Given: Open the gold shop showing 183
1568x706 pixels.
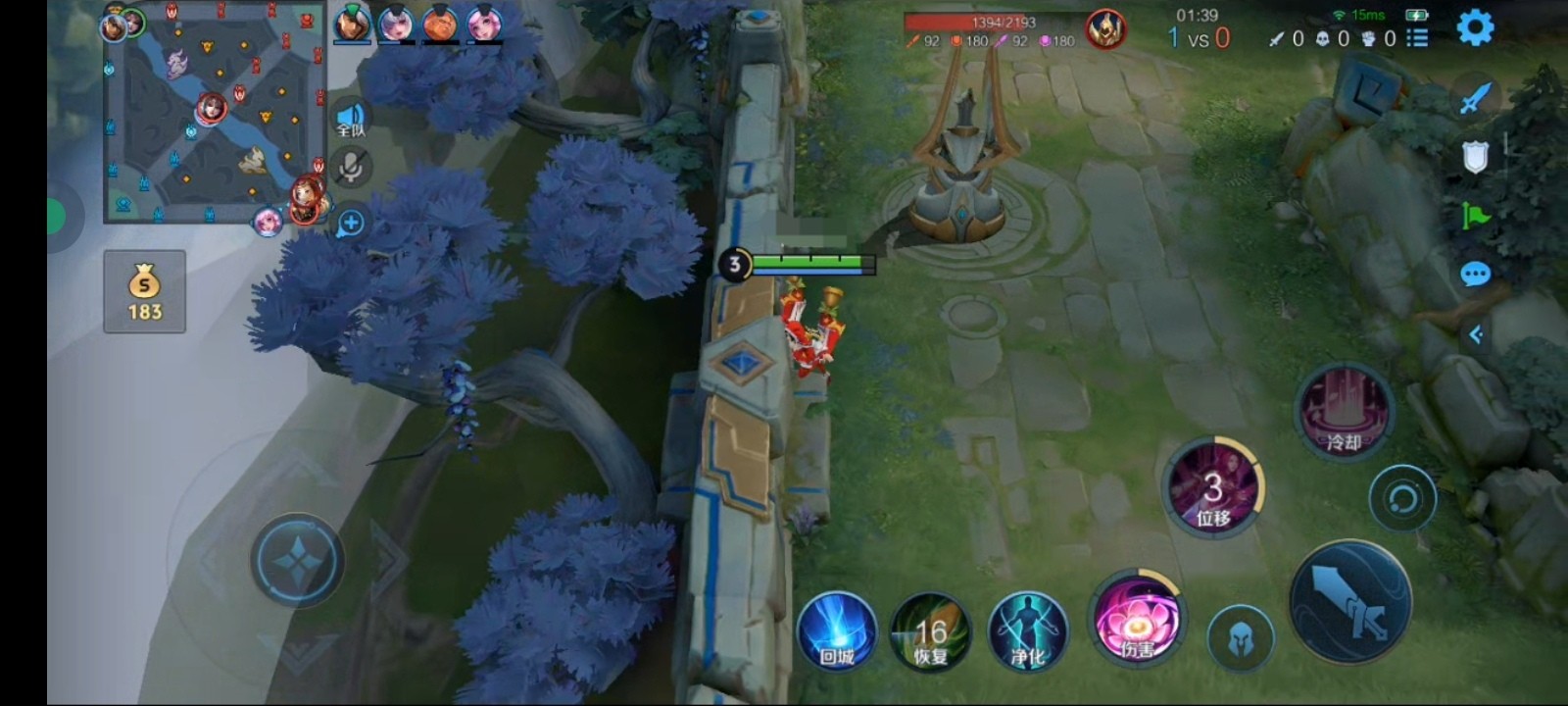Looking at the screenshot, I should [x=145, y=291].
